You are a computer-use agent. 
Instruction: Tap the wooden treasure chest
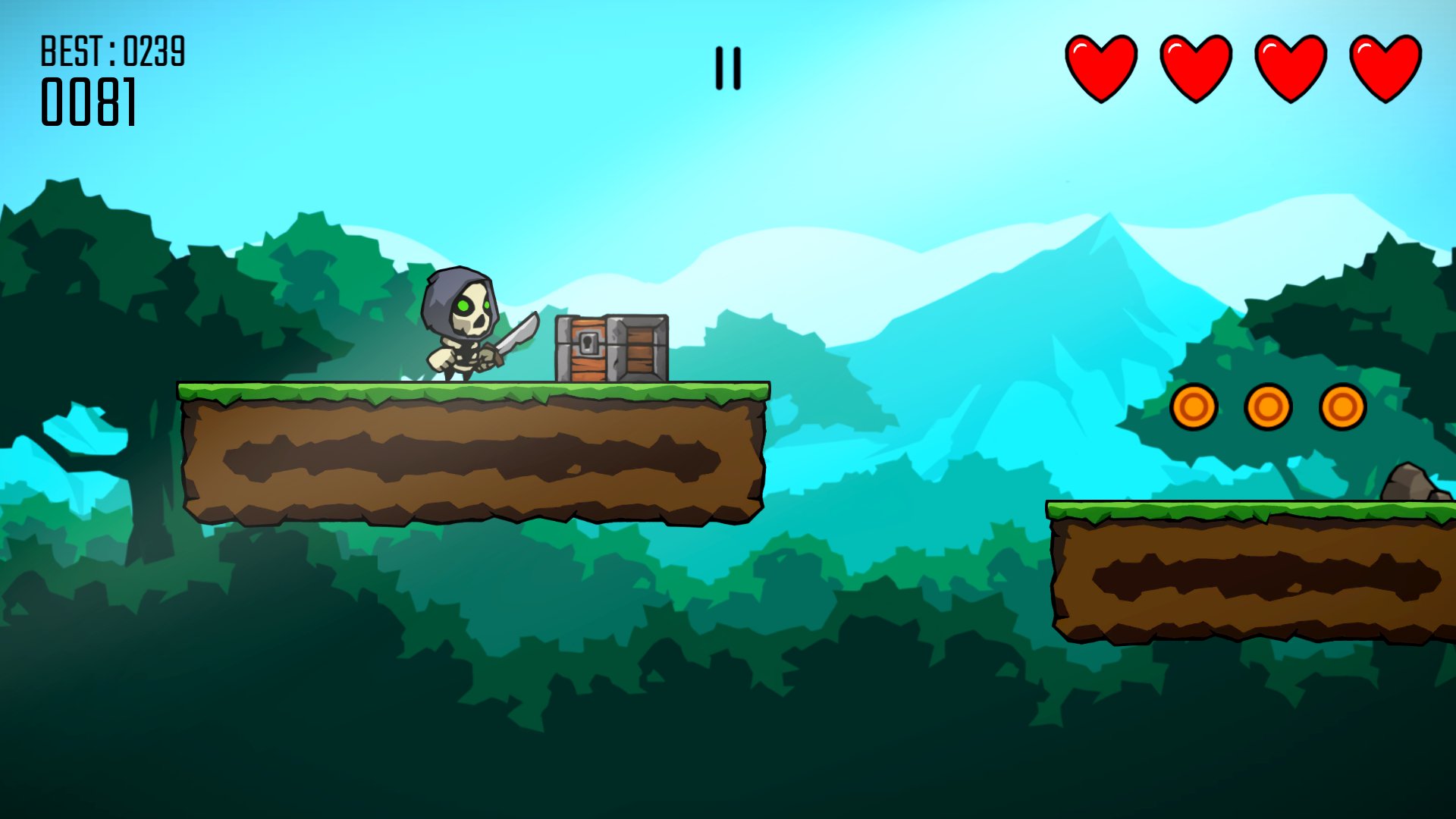pos(613,349)
